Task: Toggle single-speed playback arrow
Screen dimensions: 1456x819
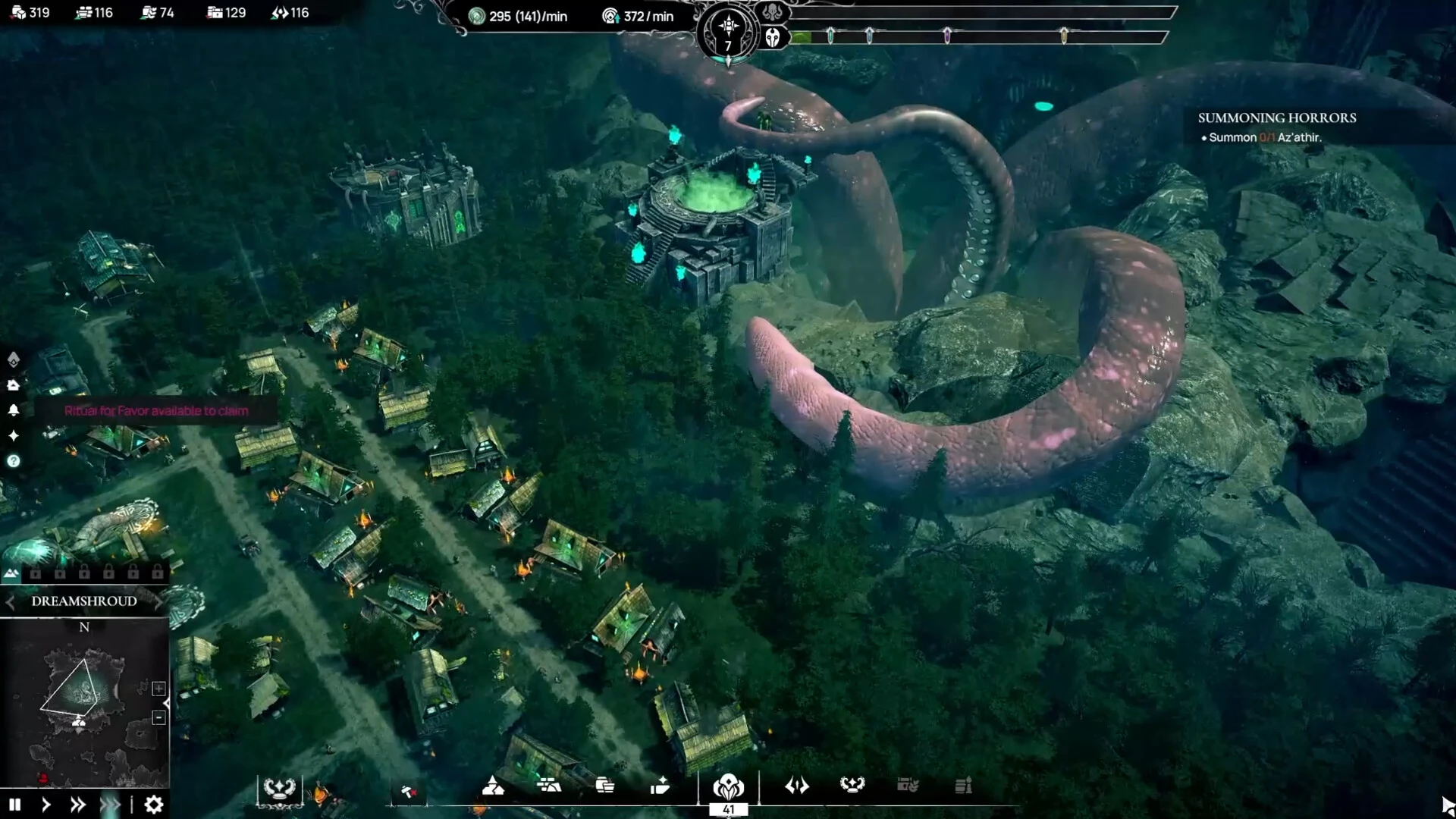Action: click(x=45, y=805)
